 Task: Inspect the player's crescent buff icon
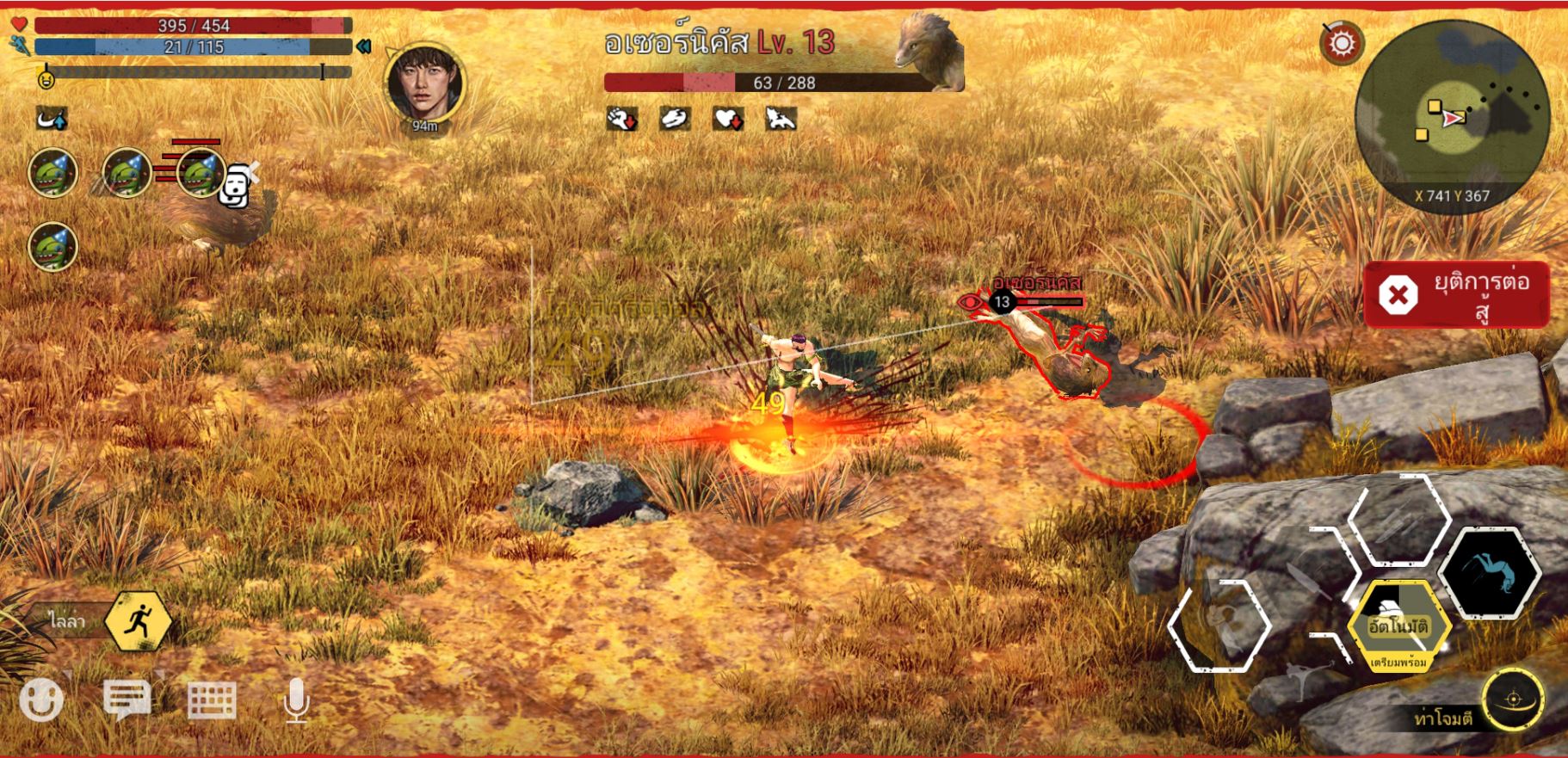(52, 119)
